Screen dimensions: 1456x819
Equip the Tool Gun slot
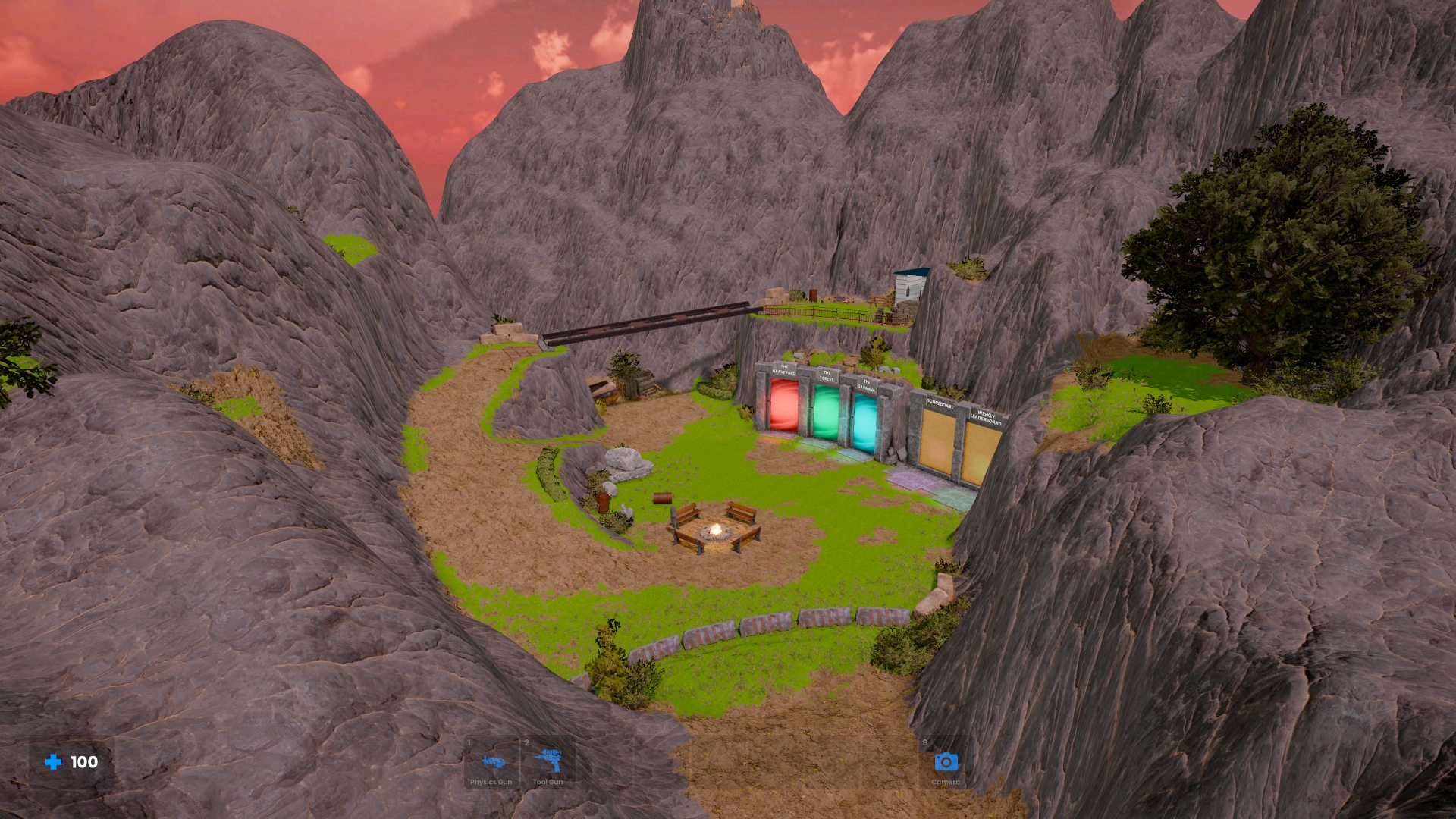(x=548, y=763)
